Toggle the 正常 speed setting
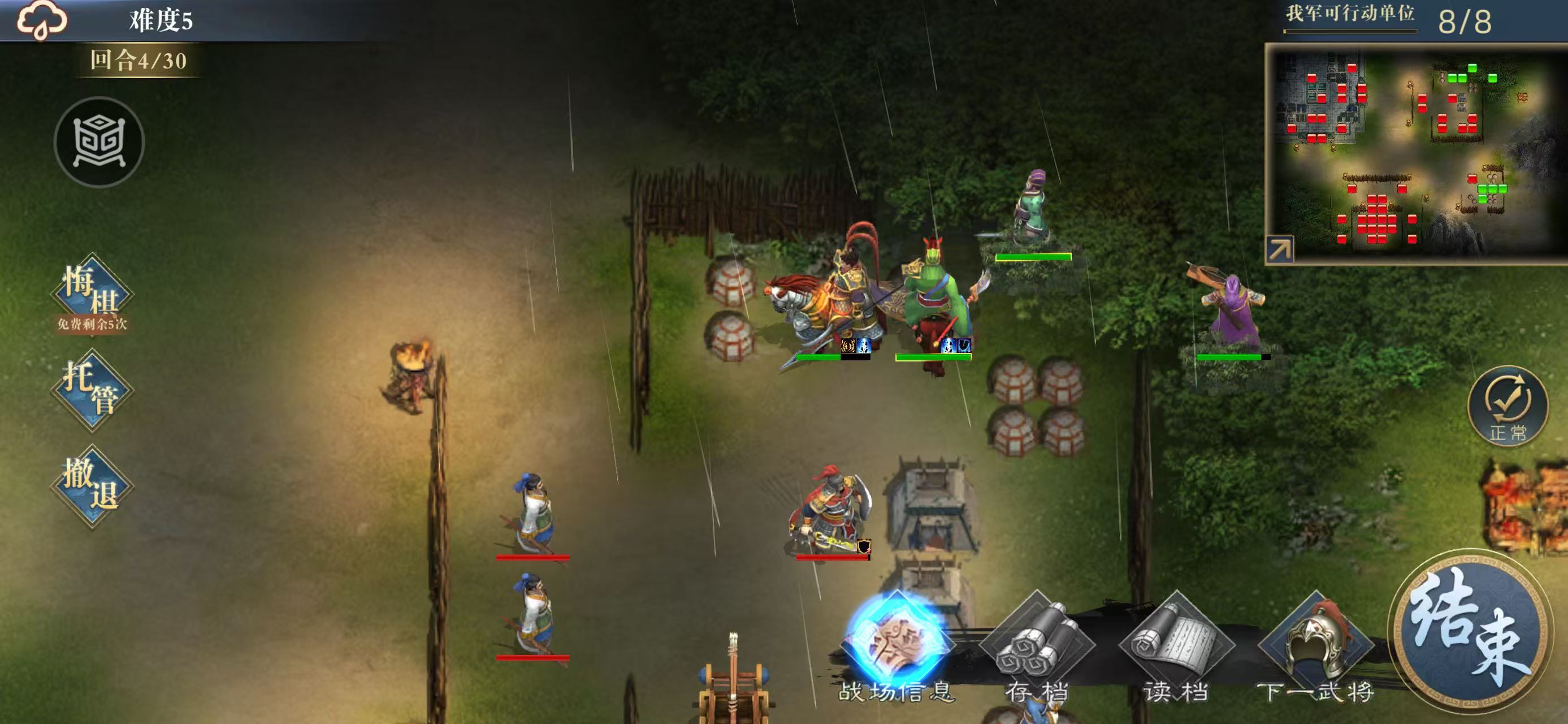Image resolution: width=1568 pixels, height=724 pixels. tap(1507, 405)
